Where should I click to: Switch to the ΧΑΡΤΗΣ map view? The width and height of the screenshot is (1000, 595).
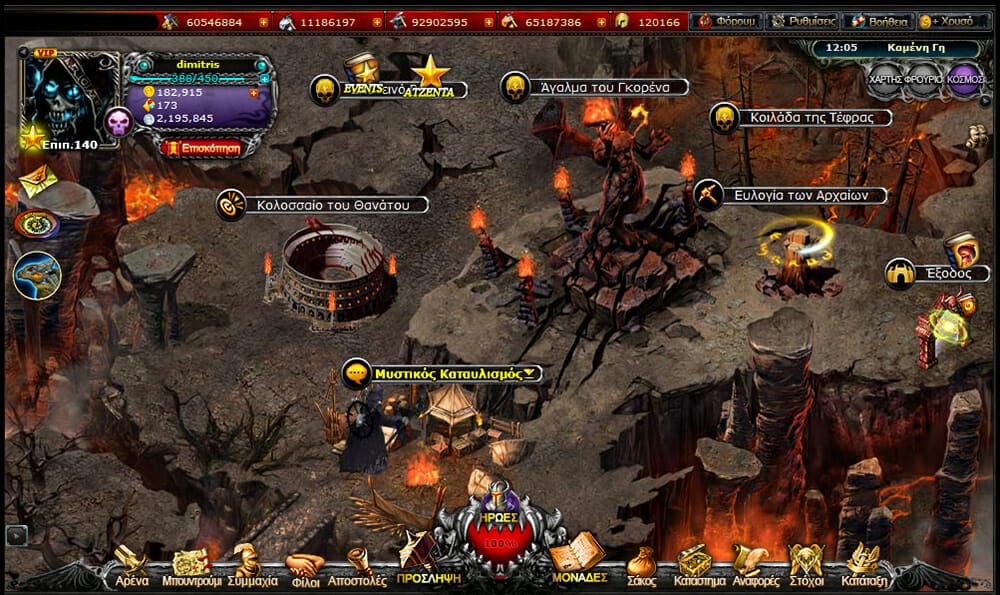(886, 79)
